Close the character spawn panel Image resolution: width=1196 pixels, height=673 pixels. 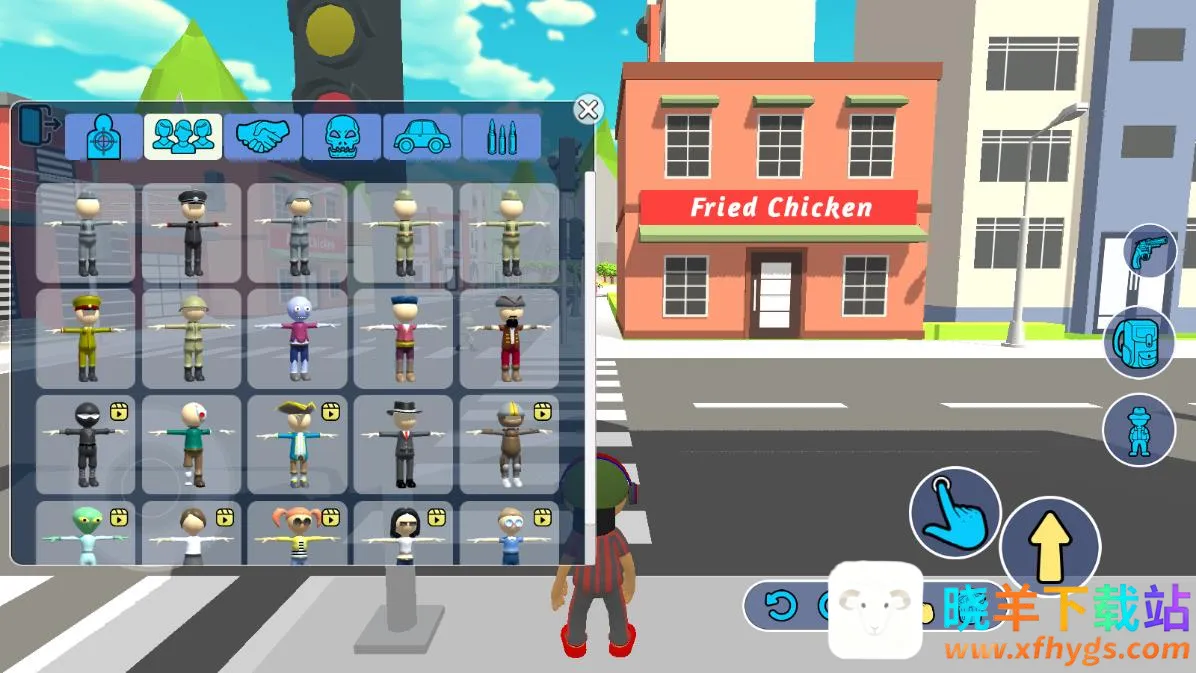(x=588, y=109)
